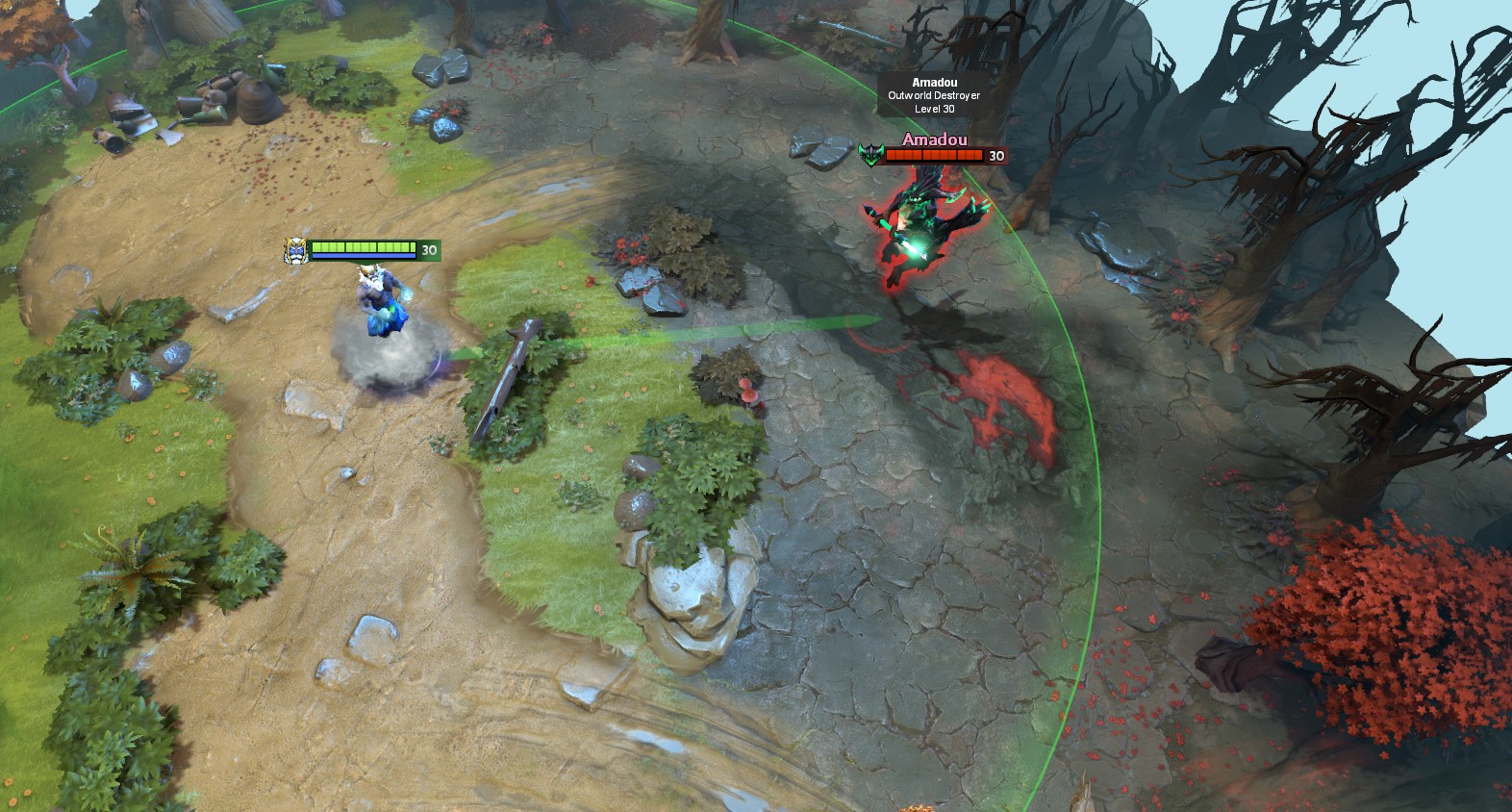This screenshot has height=812, width=1512.
Task: Select Outworld Destroyer's green portrait icon
Action: point(870,155)
